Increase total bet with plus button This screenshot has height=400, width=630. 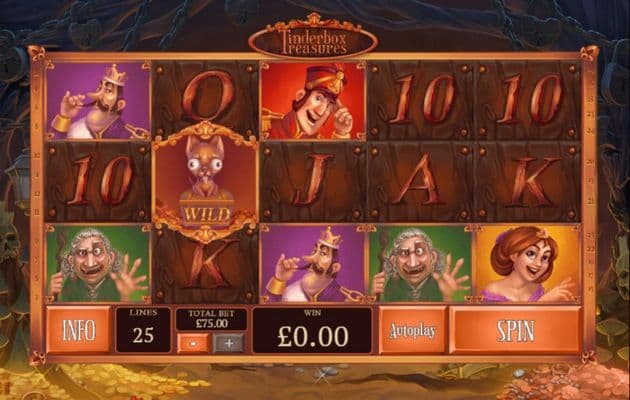click(x=228, y=342)
